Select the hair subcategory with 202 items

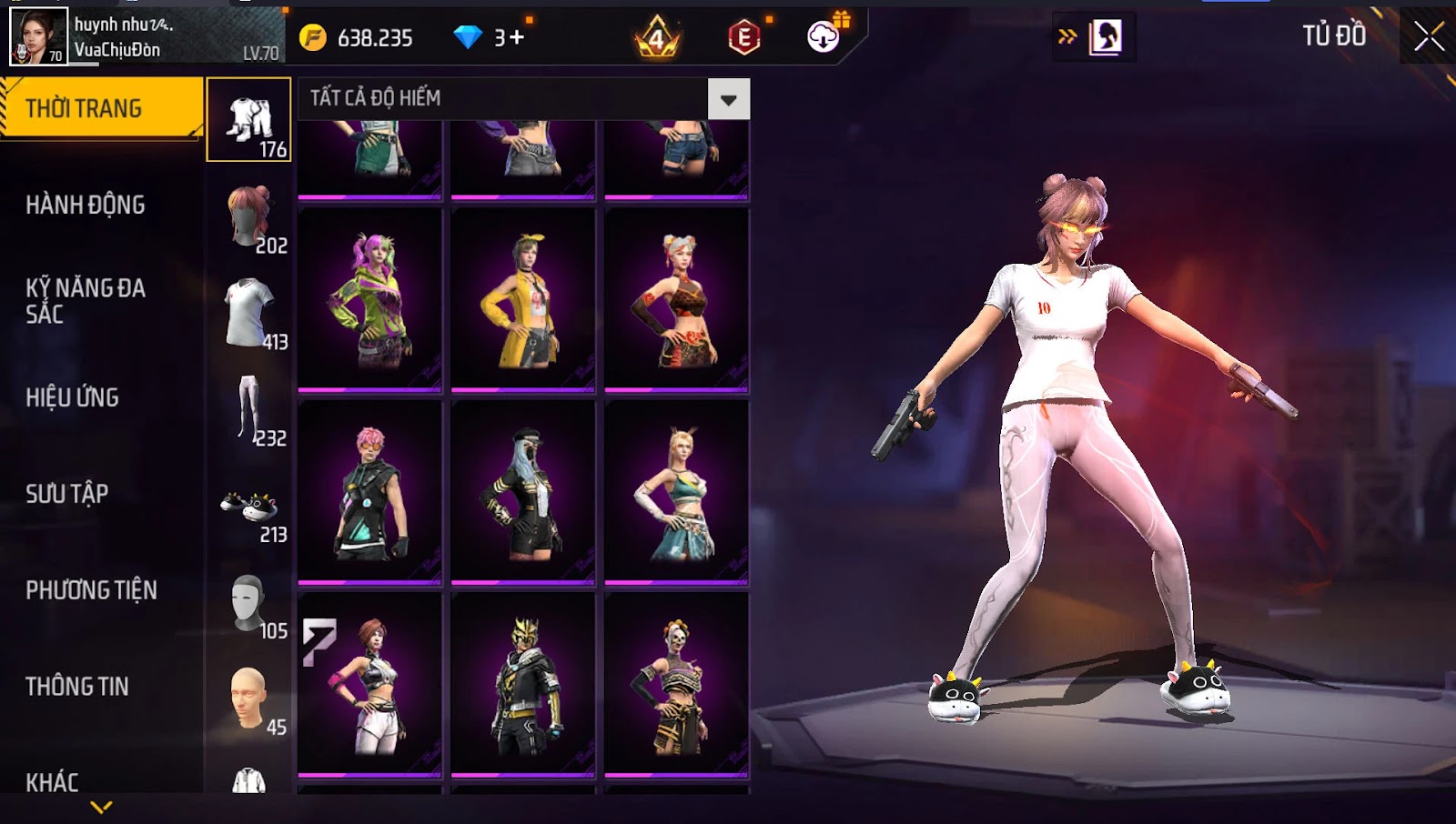pos(249,216)
